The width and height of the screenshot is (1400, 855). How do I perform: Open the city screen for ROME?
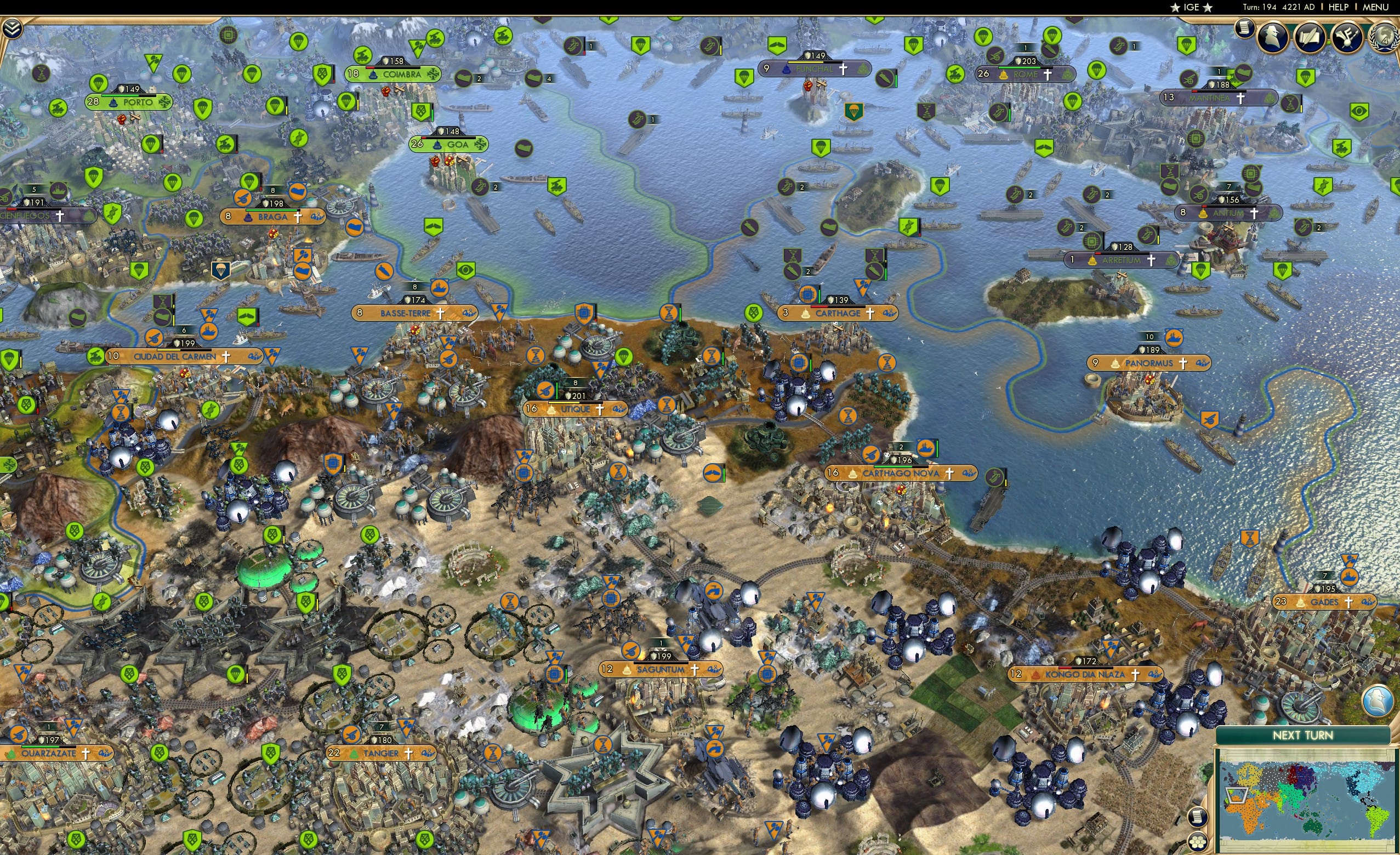1027,75
